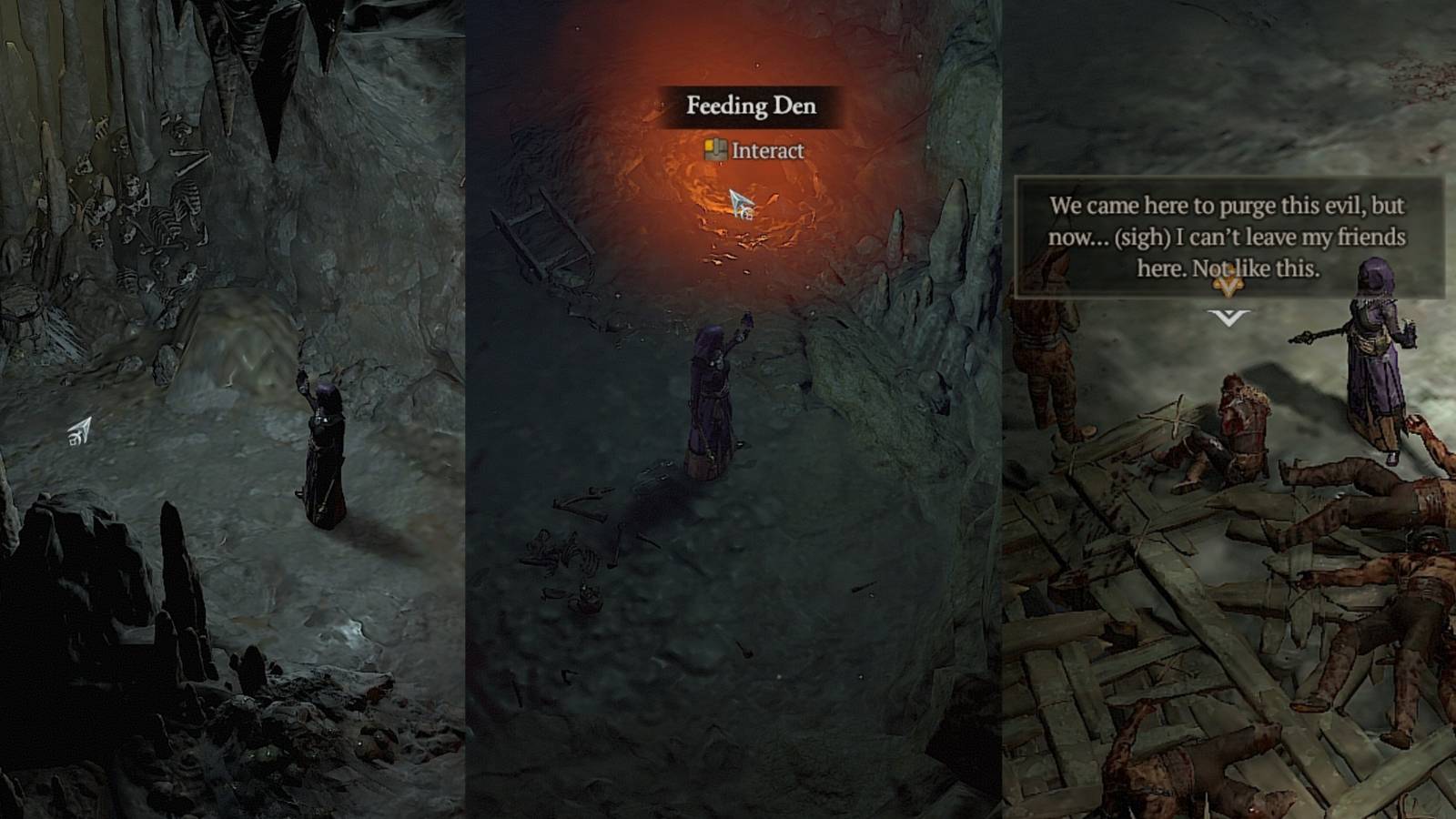This screenshot has height=819, width=1456.
Task: Click the 'Not like this' dialogue line
Action: click(1227, 268)
